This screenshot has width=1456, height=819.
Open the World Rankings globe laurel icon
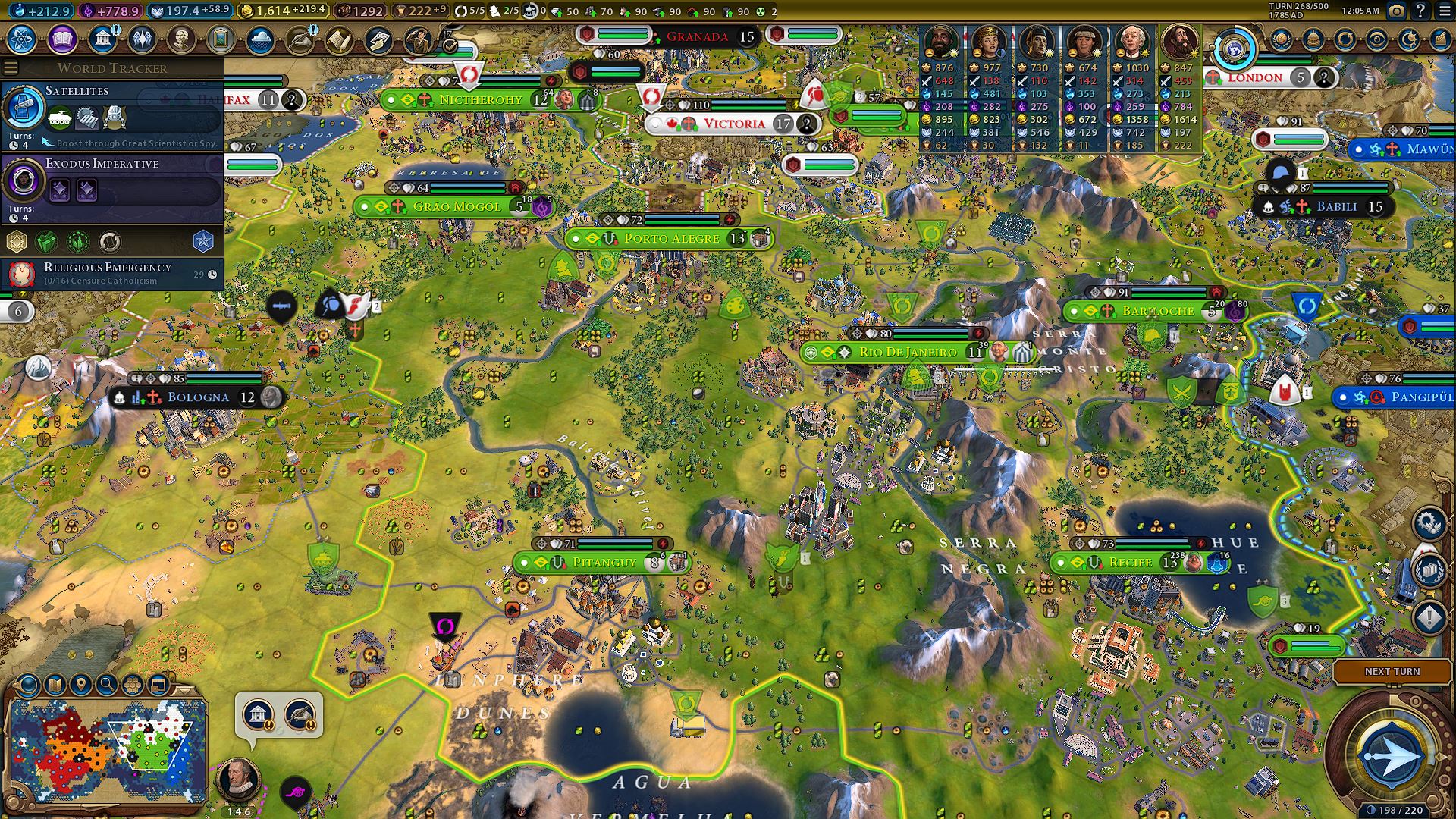coord(1281,39)
